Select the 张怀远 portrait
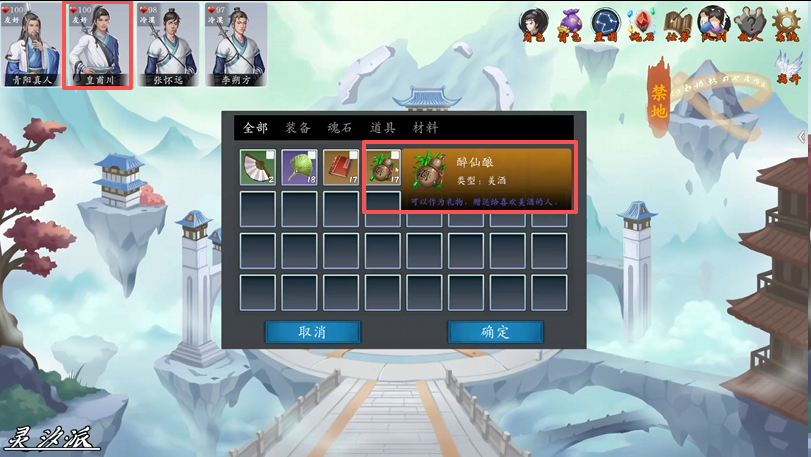The width and height of the screenshot is (811, 457). [x=168, y=45]
